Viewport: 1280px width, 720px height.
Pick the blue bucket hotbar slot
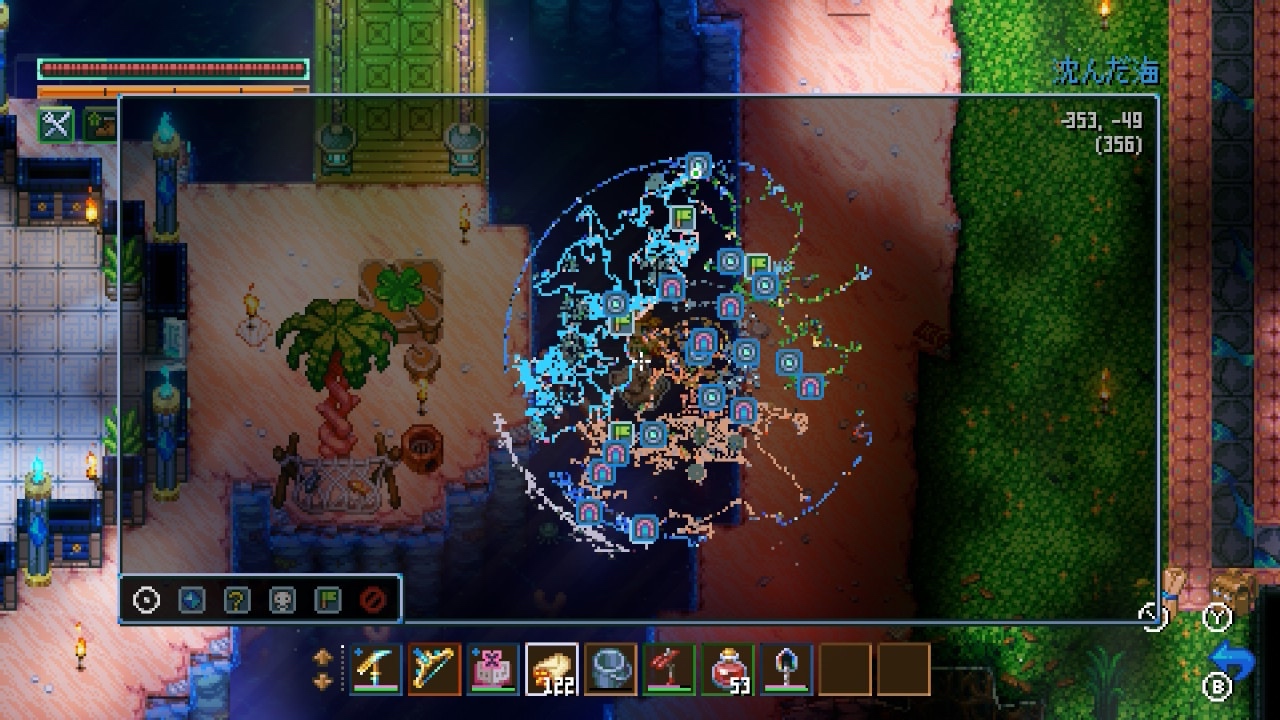tap(610, 668)
